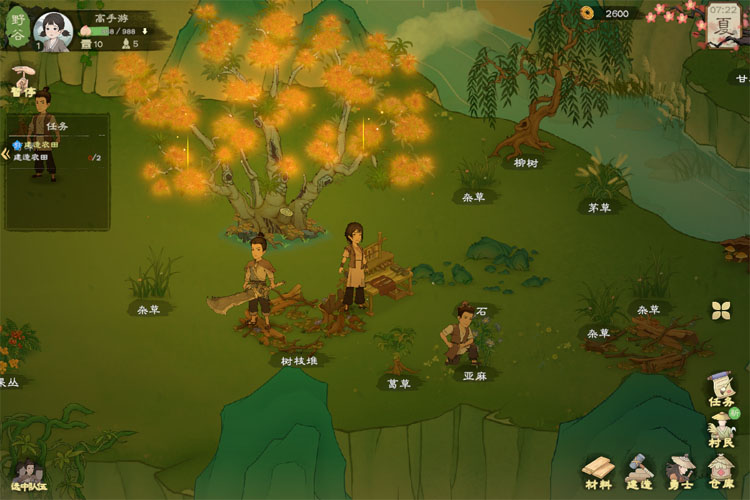Open the 材料 materials menu
The width and height of the screenshot is (750, 500).
[x=599, y=472]
